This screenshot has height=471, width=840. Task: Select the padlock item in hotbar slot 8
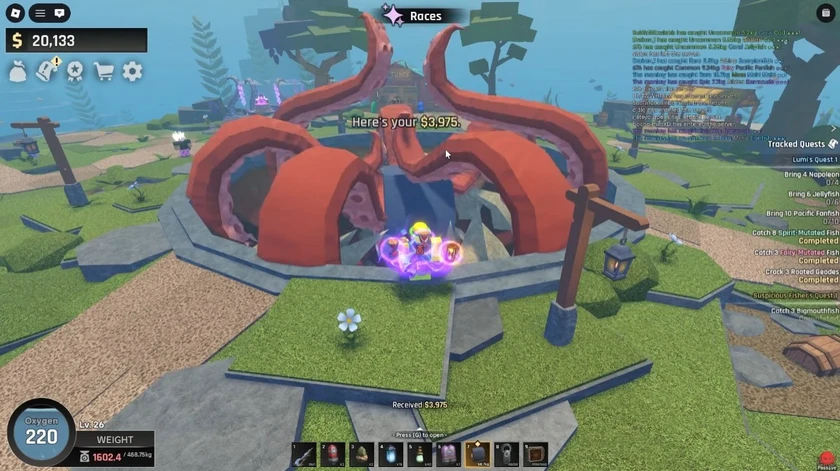pos(507,455)
